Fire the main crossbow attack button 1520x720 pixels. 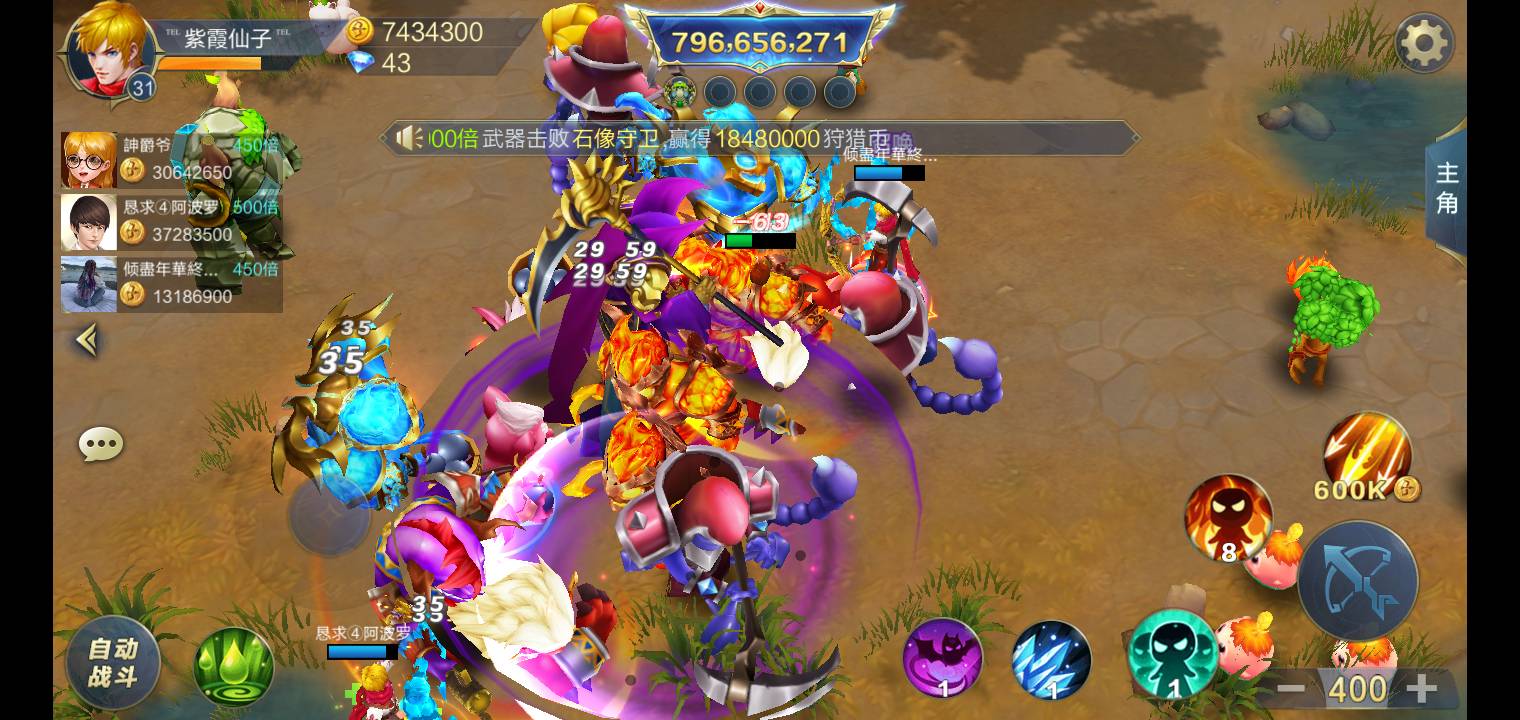click(x=1357, y=581)
